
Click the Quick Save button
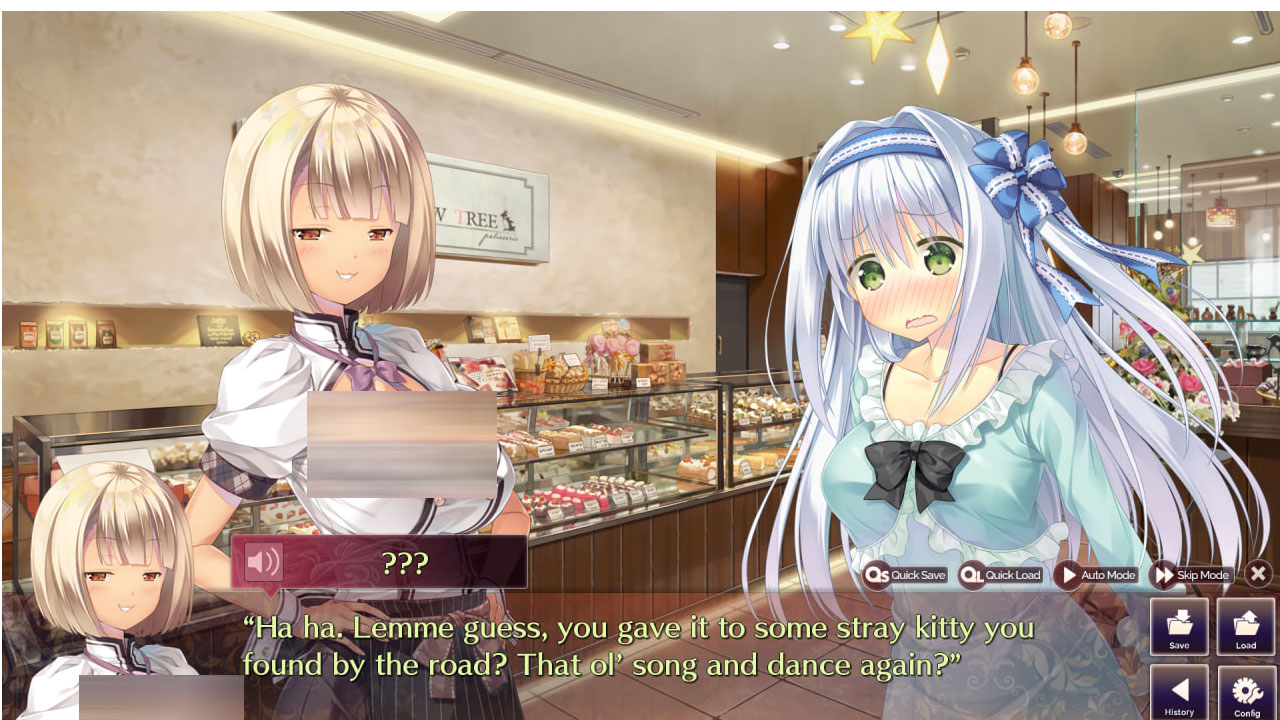click(x=906, y=575)
